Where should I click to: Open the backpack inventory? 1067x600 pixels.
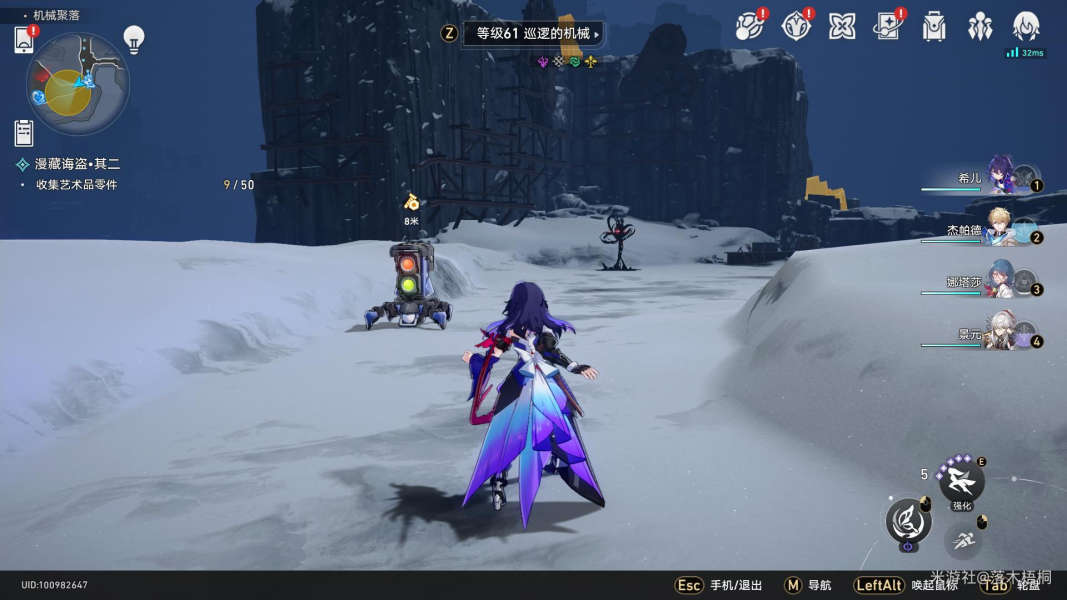(x=934, y=27)
